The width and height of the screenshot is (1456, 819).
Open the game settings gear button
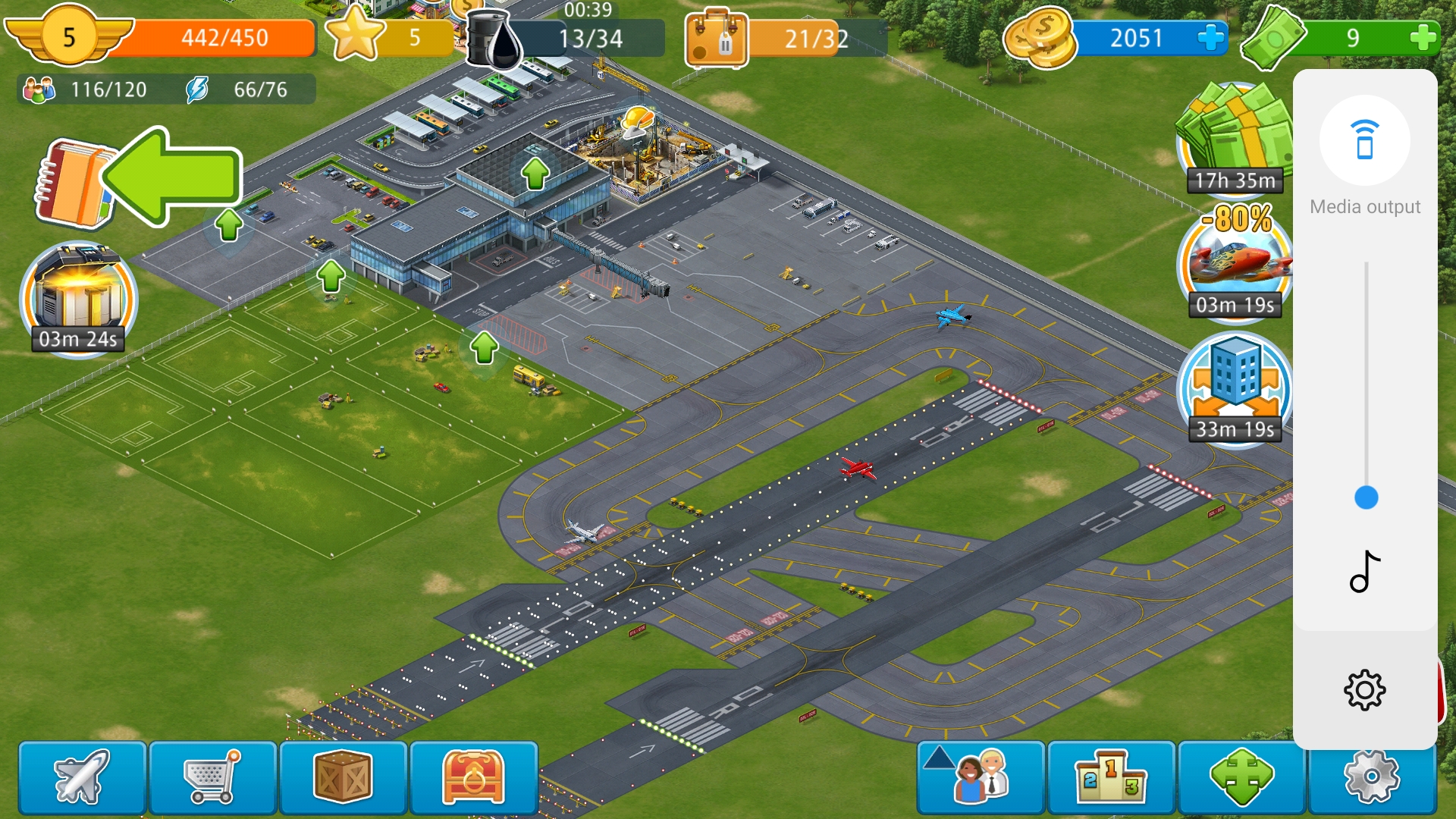(1371, 779)
